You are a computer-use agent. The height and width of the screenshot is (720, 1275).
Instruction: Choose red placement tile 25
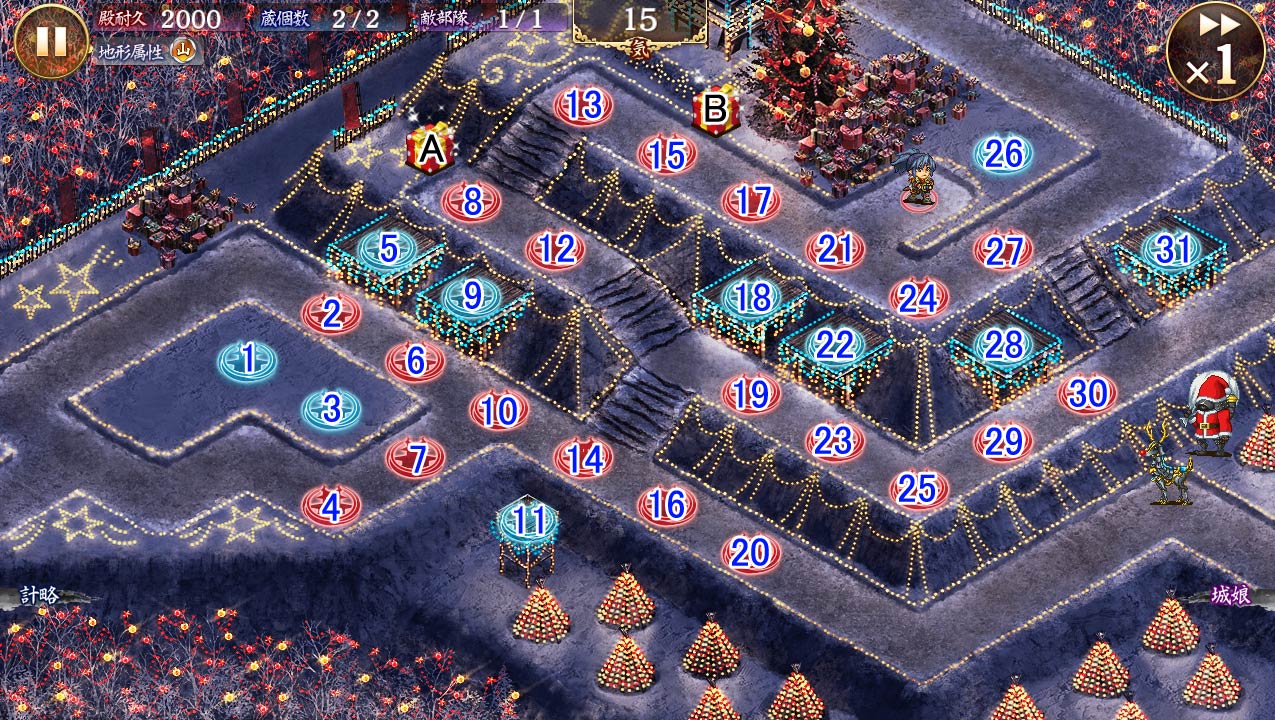(918, 488)
